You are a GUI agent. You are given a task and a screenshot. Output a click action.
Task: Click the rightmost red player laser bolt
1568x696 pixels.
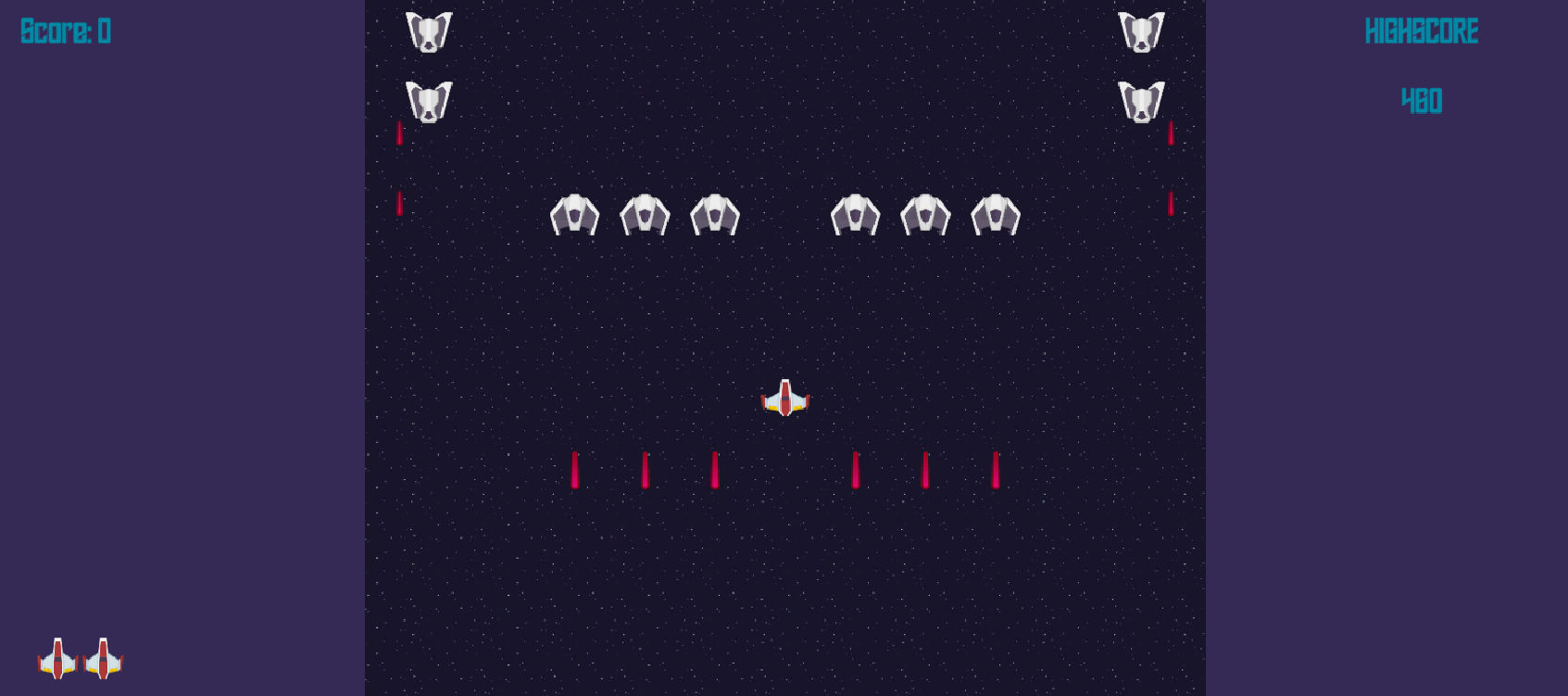pyautogui.click(x=996, y=469)
